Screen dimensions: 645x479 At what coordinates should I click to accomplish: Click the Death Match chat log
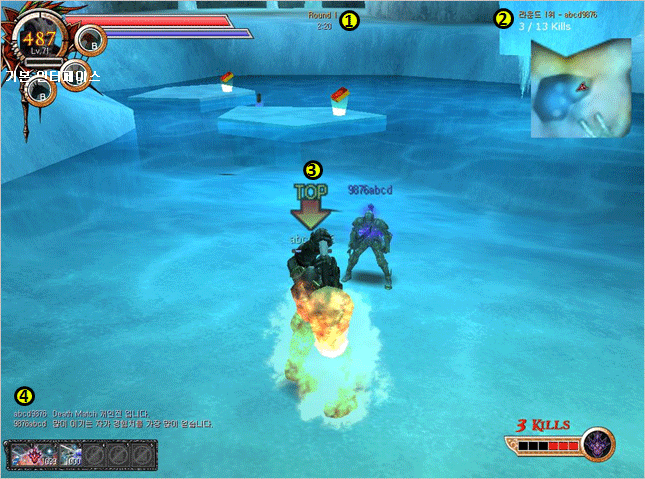[112, 418]
